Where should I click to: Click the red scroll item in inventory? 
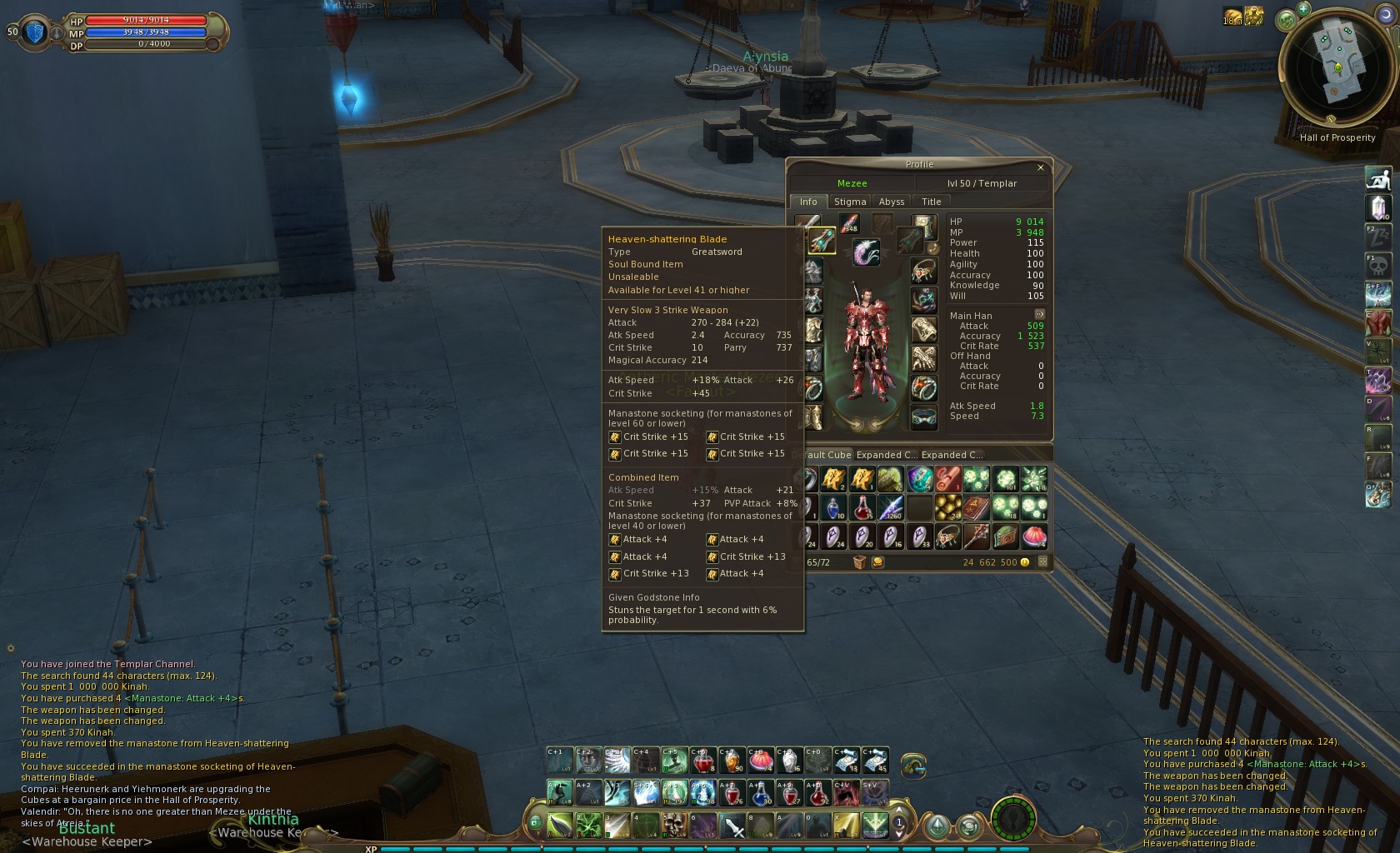click(x=947, y=479)
